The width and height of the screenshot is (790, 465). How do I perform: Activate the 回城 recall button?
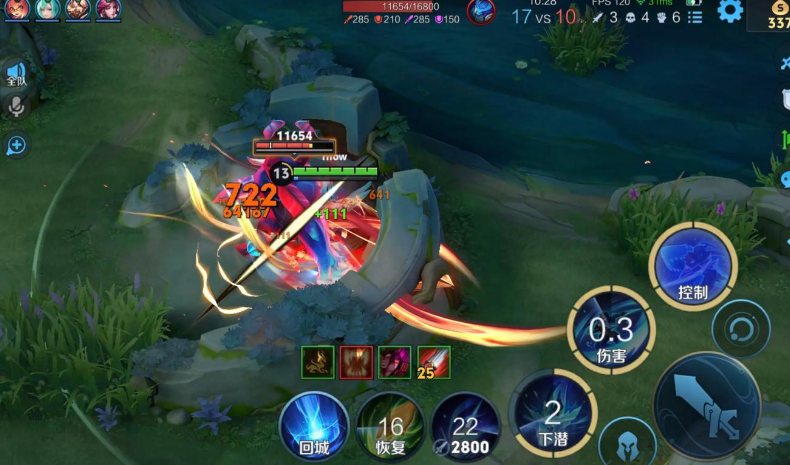[x=313, y=426]
